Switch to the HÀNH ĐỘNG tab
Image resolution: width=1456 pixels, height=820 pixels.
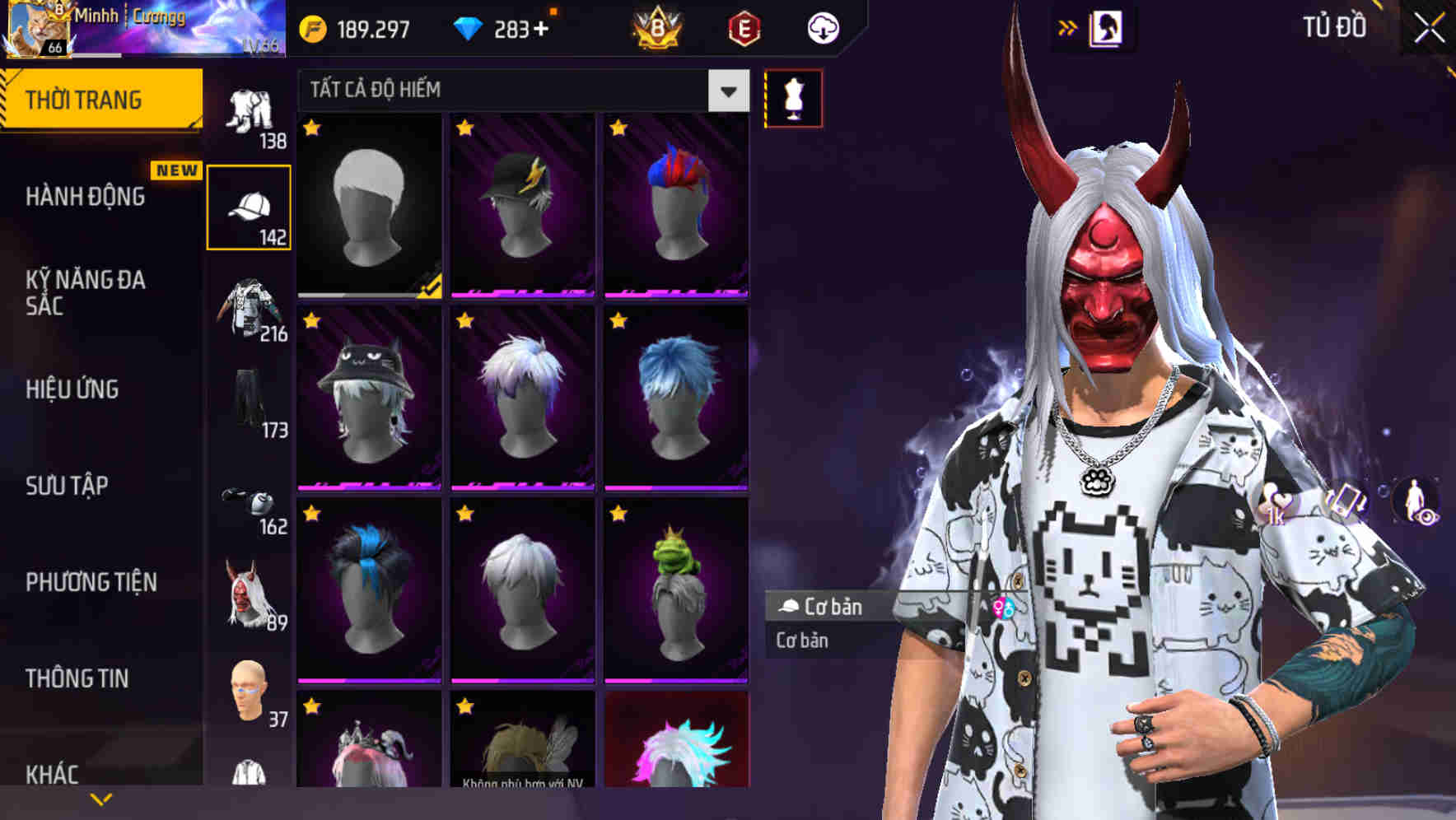click(86, 198)
